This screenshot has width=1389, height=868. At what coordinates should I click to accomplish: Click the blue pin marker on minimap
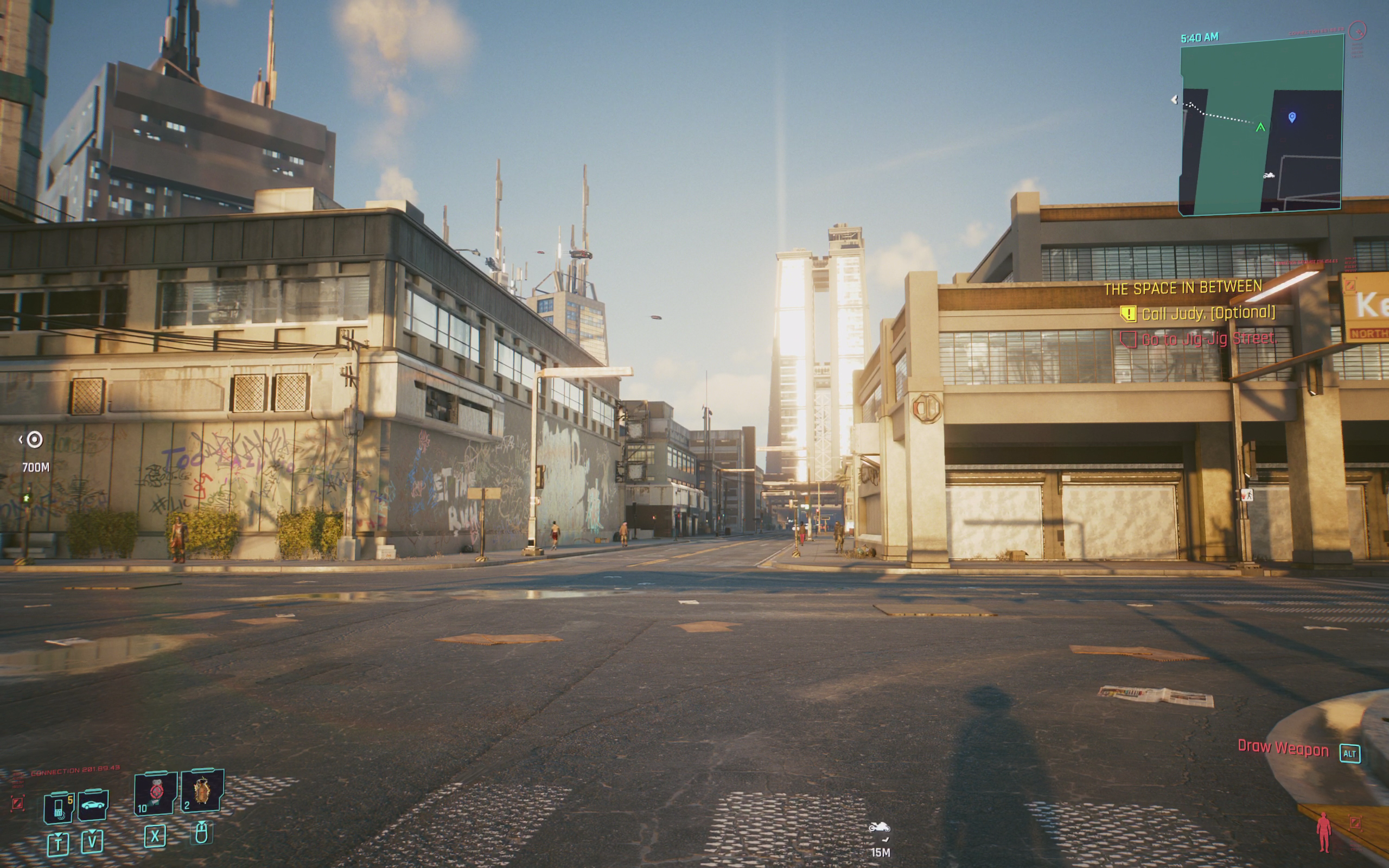pyautogui.click(x=1292, y=117)
